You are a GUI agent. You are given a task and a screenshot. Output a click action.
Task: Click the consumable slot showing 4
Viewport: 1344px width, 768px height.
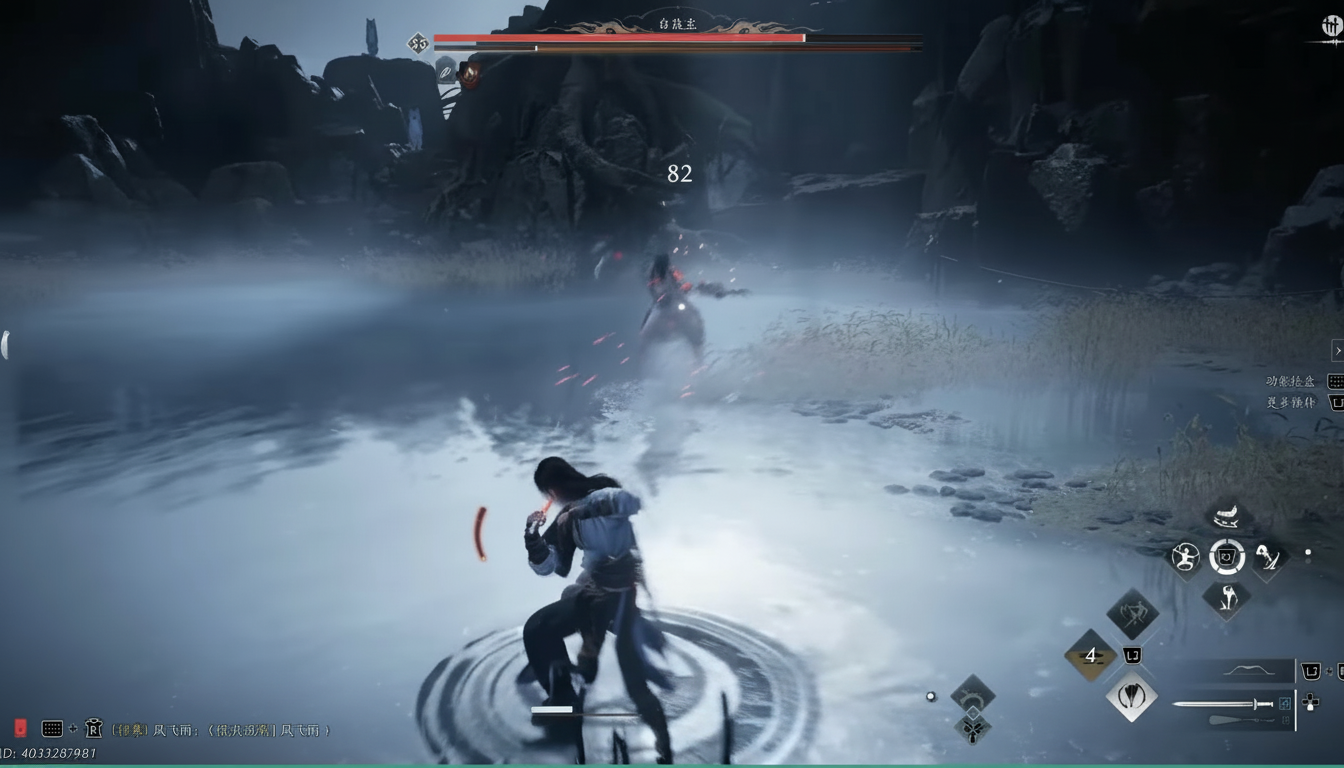tap(1091, 654)
